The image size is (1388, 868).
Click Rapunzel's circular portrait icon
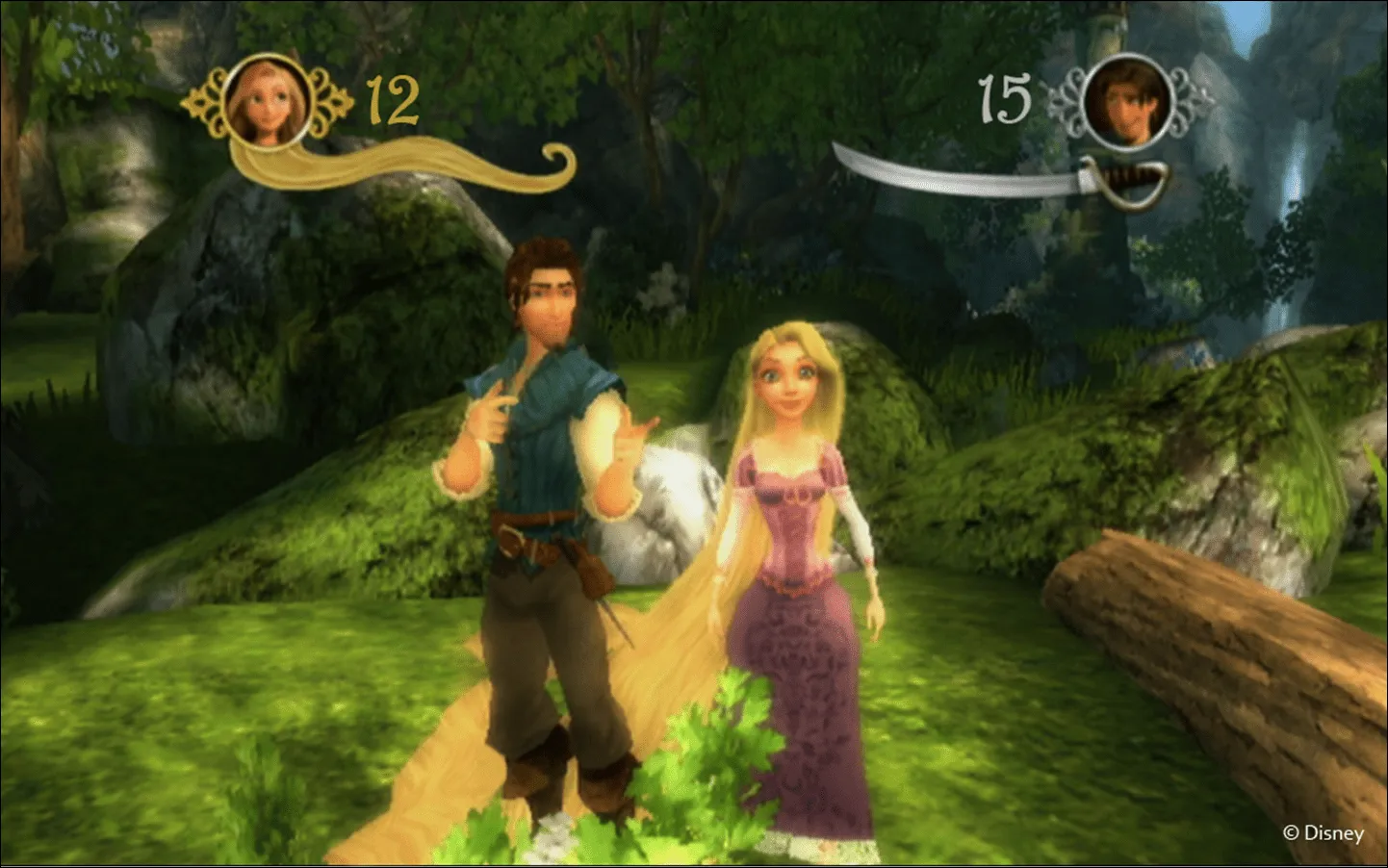[x=265, y=101]
